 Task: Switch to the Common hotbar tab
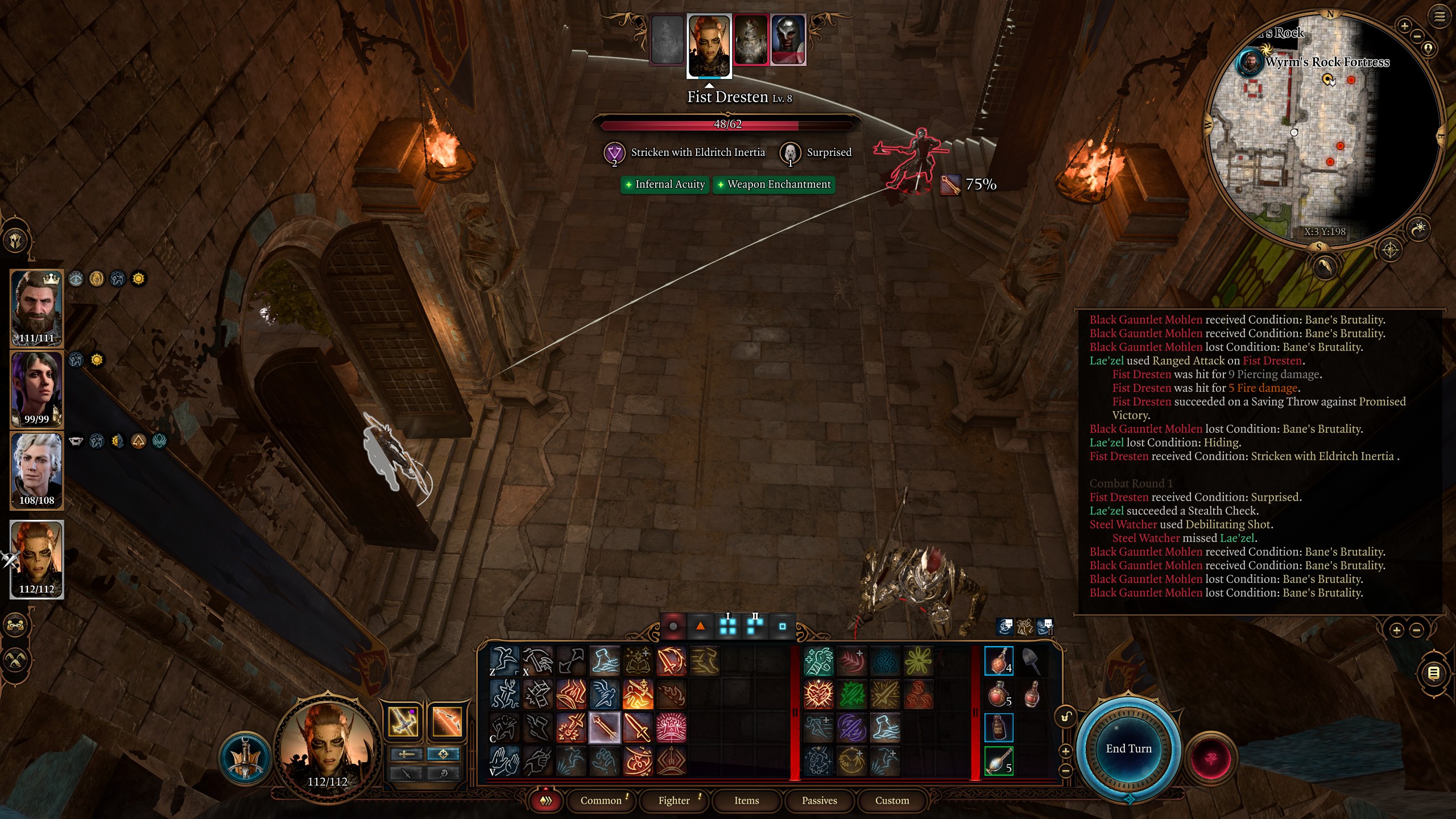(x=601, y=801)
